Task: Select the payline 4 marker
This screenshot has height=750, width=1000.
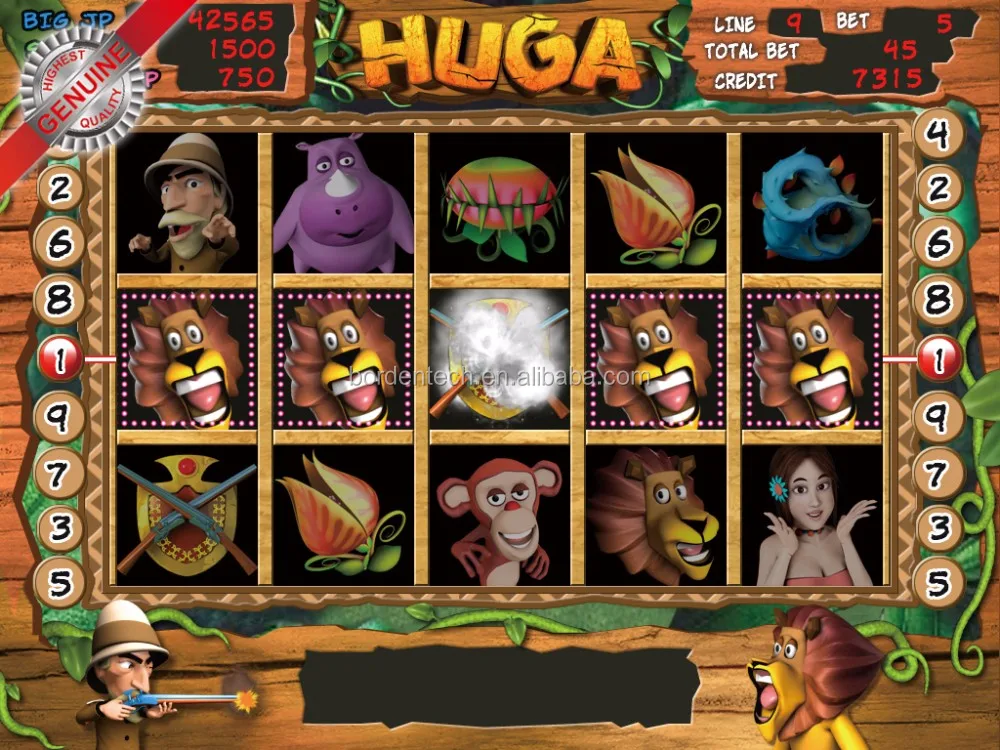Action: [x=938, y=135]
